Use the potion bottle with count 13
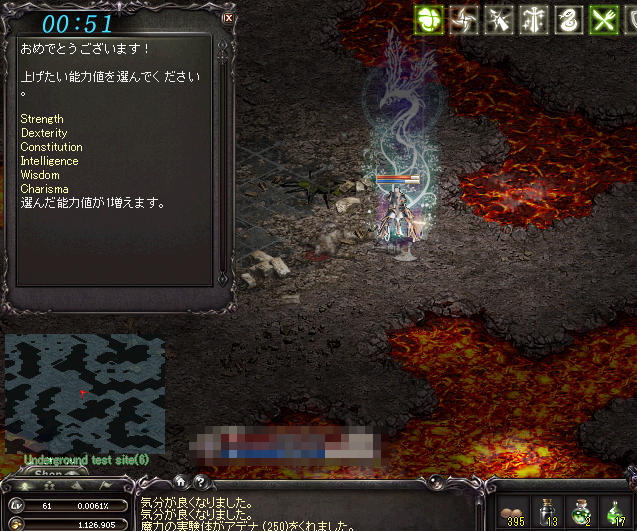This screenshot has height=531, width=637. [x=548, y=510]
